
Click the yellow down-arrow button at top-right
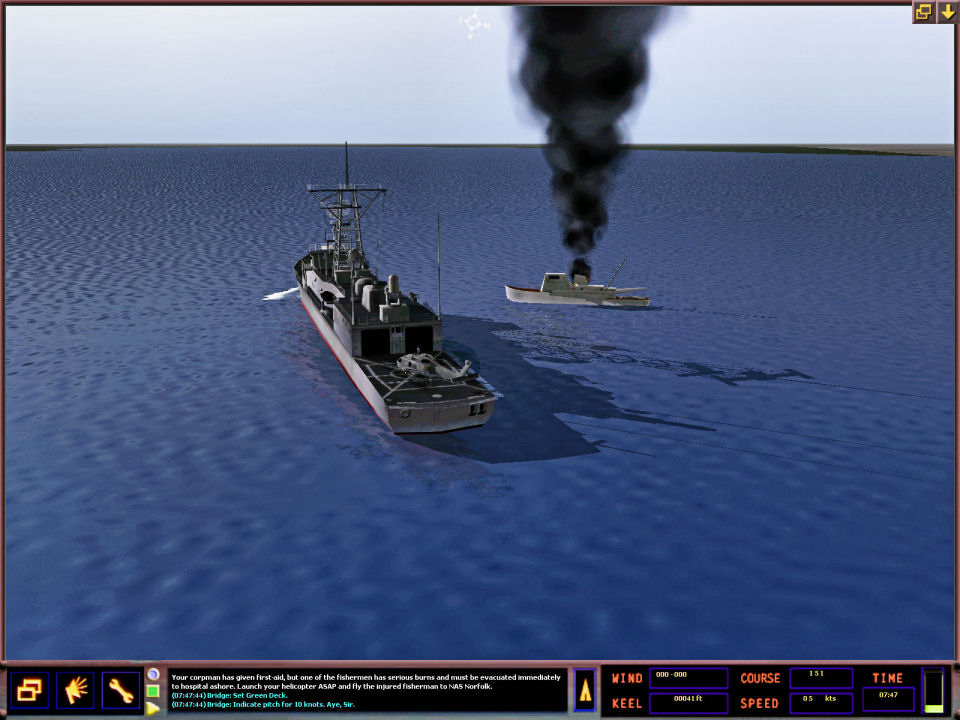coord(946,12)
